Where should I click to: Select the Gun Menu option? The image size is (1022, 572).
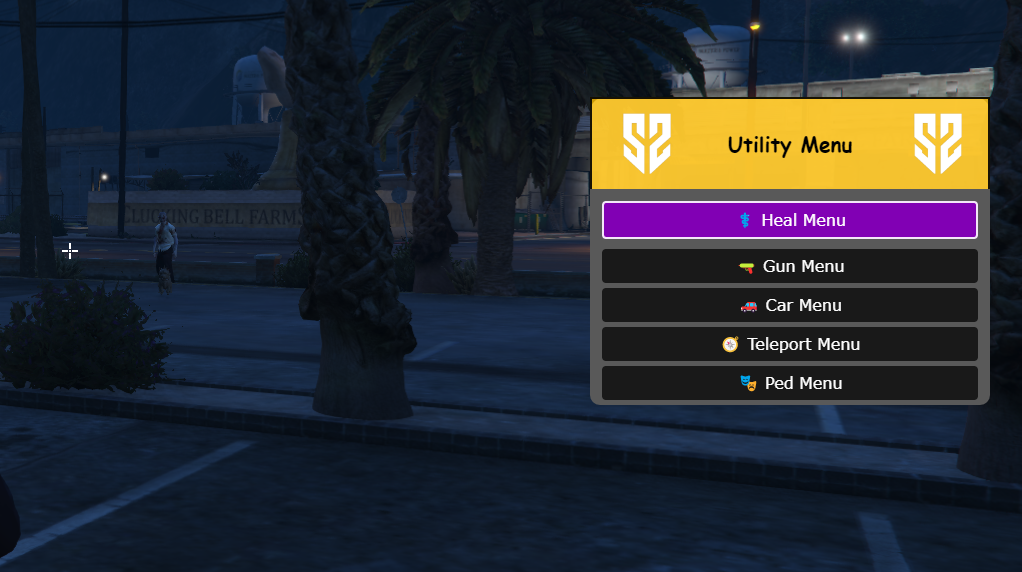789,266
